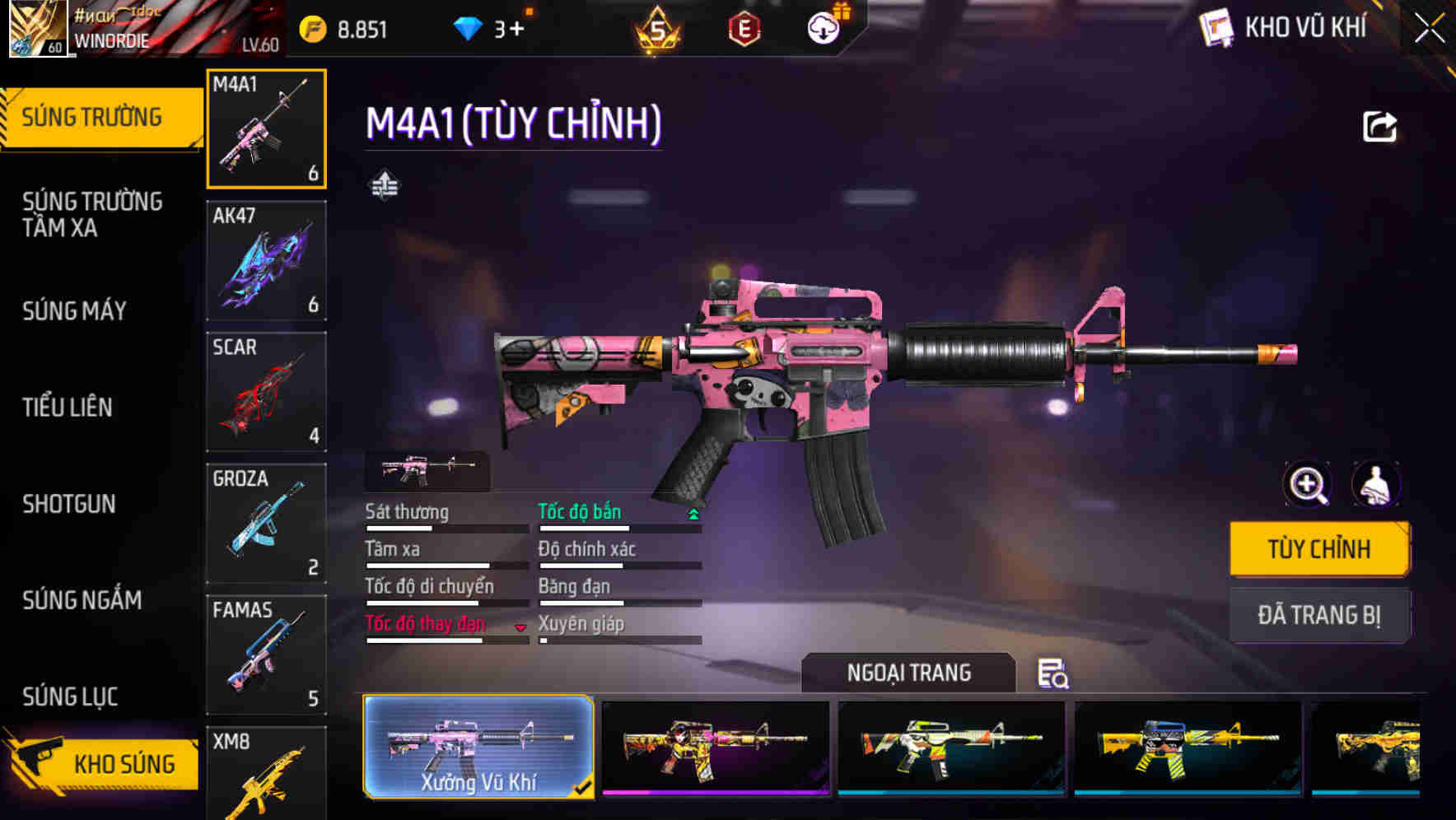This screenshot has height=820, width=1456.
Task: Click the diamond balance icon
Action: point(469,27)
